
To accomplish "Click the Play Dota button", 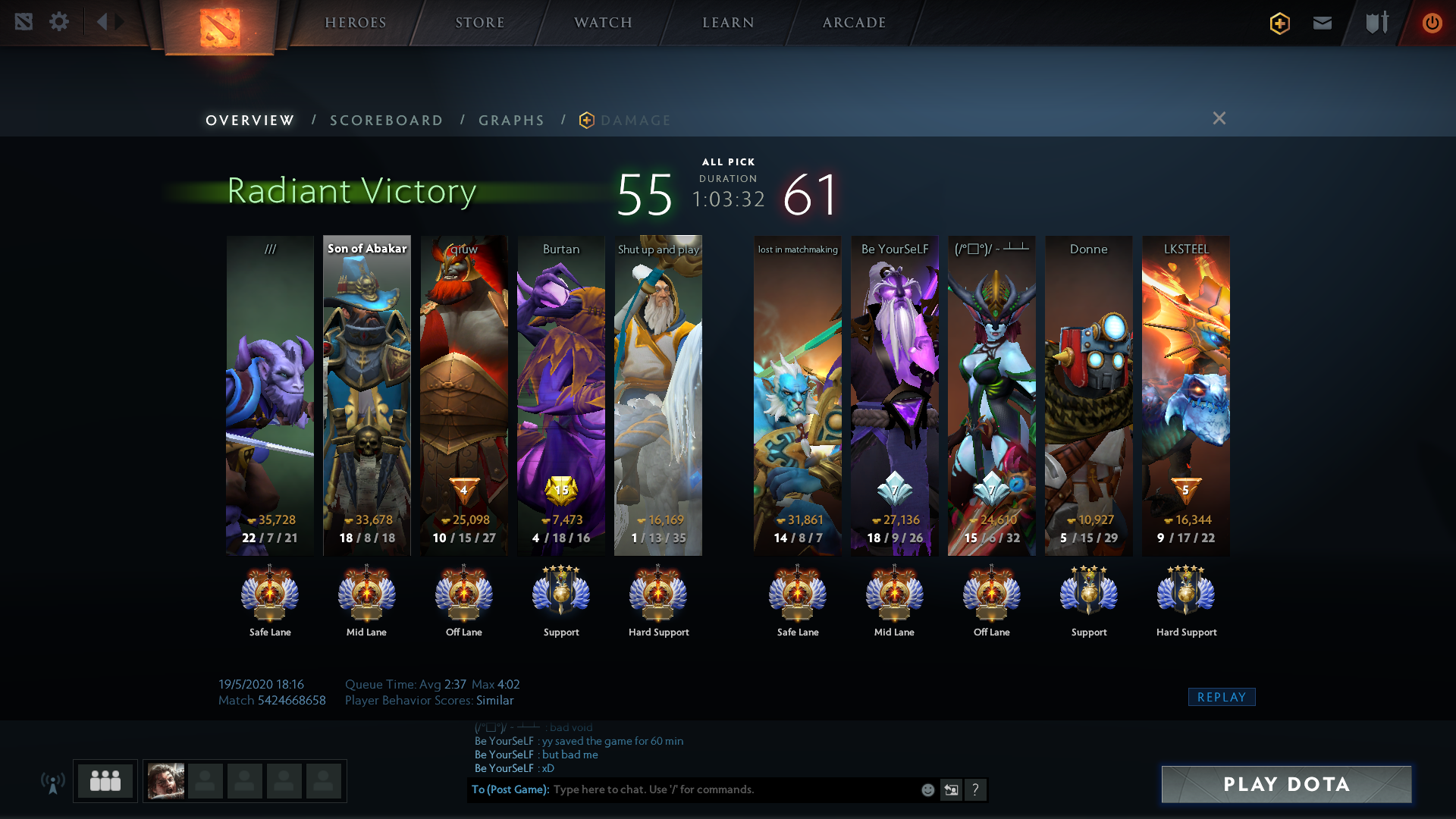I will pos(1286,784).
